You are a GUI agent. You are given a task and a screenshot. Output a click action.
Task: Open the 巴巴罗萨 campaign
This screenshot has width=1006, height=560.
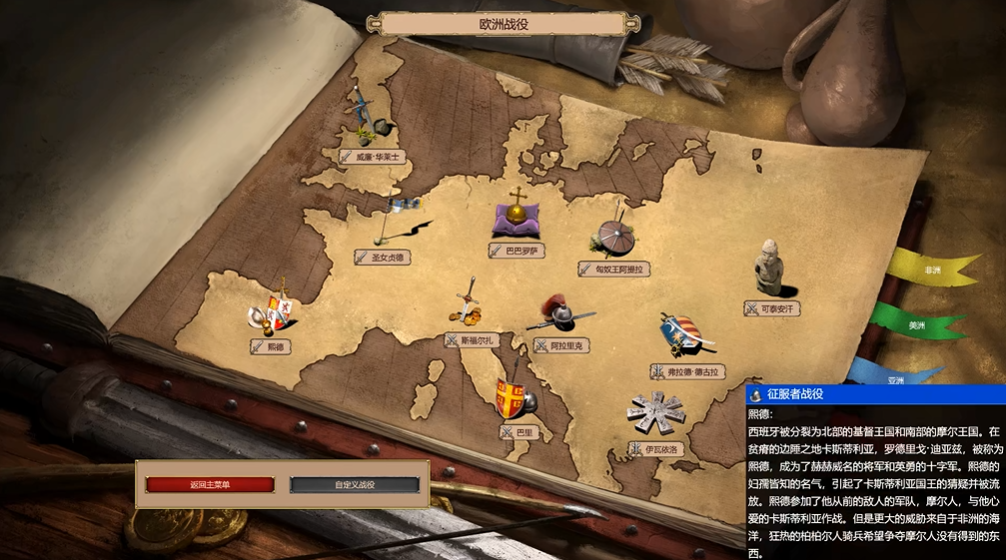pyautogui.click(x=517, y=251)
